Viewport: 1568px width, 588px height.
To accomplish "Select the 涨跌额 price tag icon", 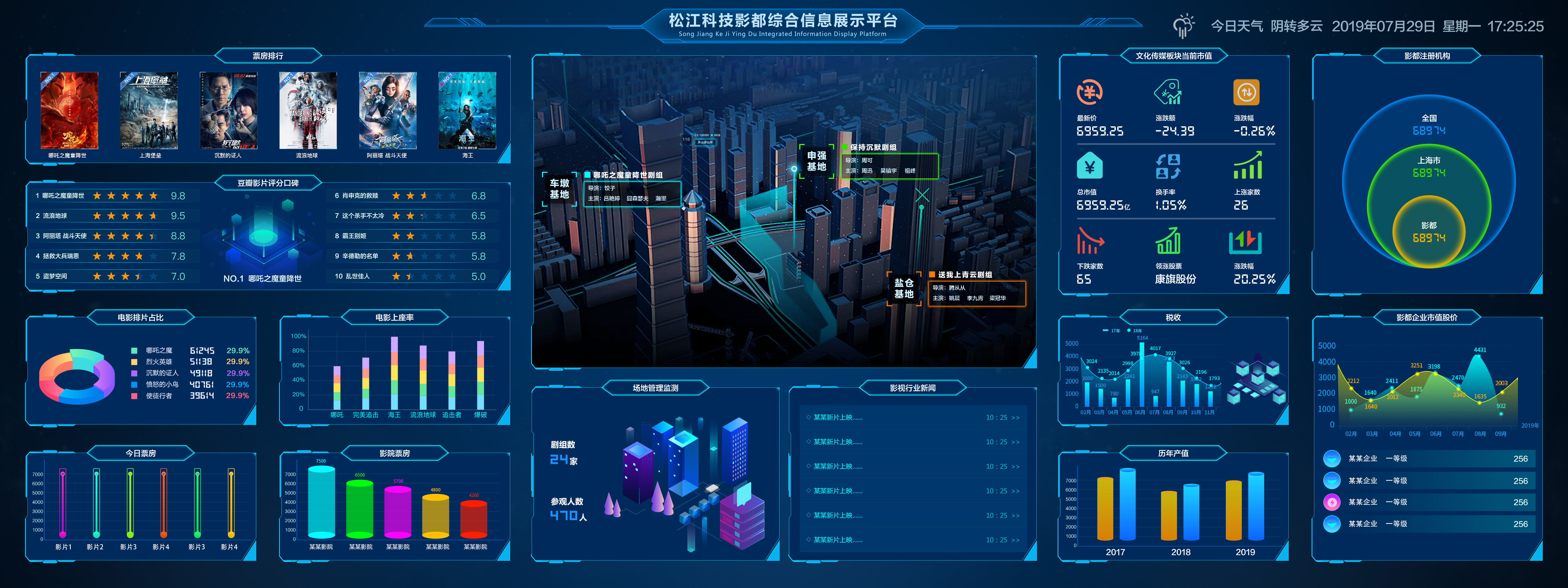I will [1168, 93].
